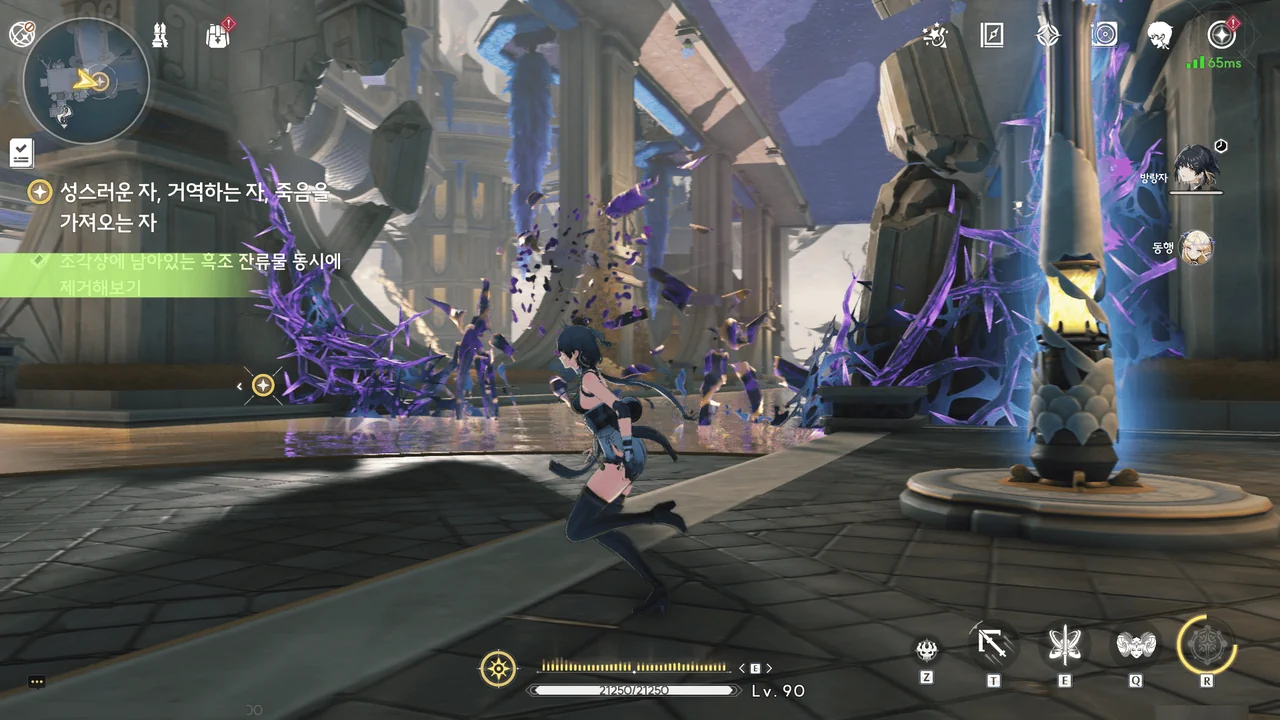Viewport: 1280px width, 720px height.
Task: Open the circular minimap
Action: [86, 79]
